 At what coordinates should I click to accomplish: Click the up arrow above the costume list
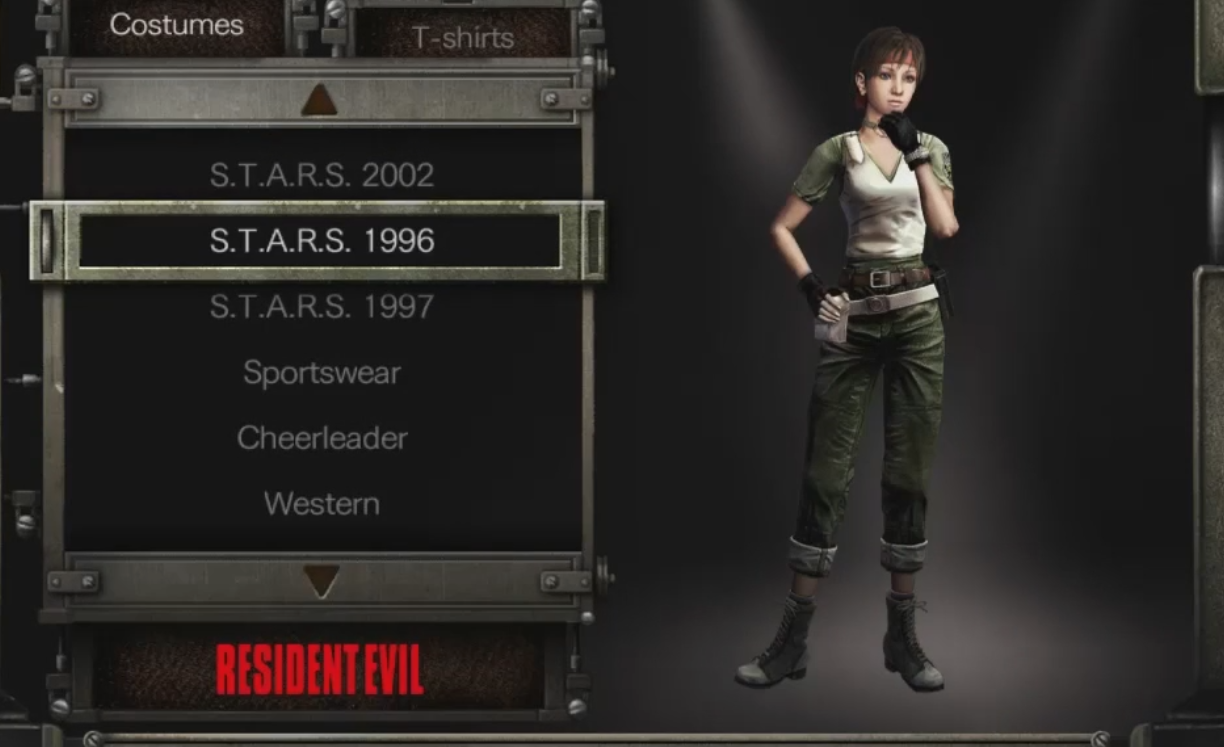tap(320, 99)
